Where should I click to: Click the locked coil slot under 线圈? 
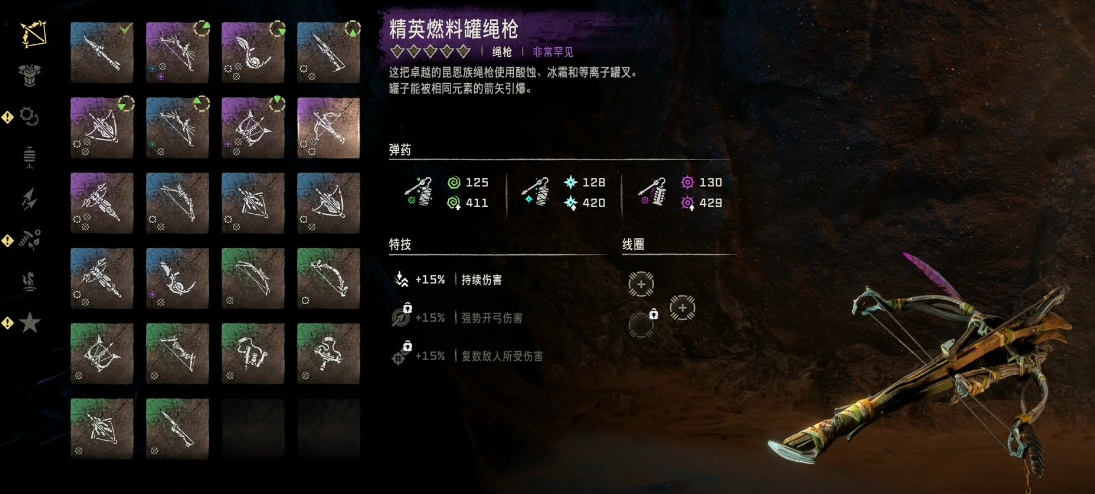coord(641,323)
